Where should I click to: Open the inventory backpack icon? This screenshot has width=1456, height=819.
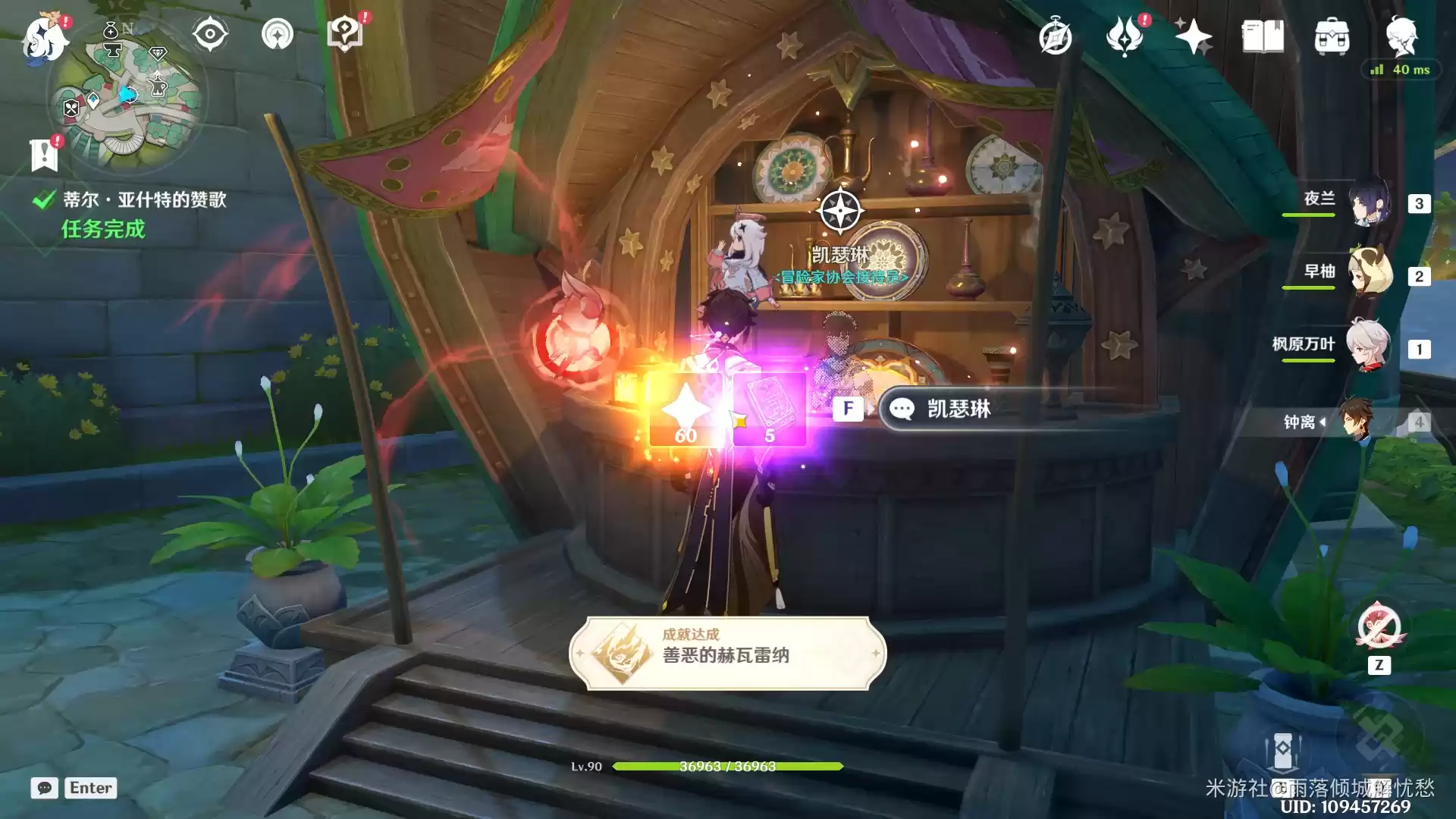[1332, 34]
